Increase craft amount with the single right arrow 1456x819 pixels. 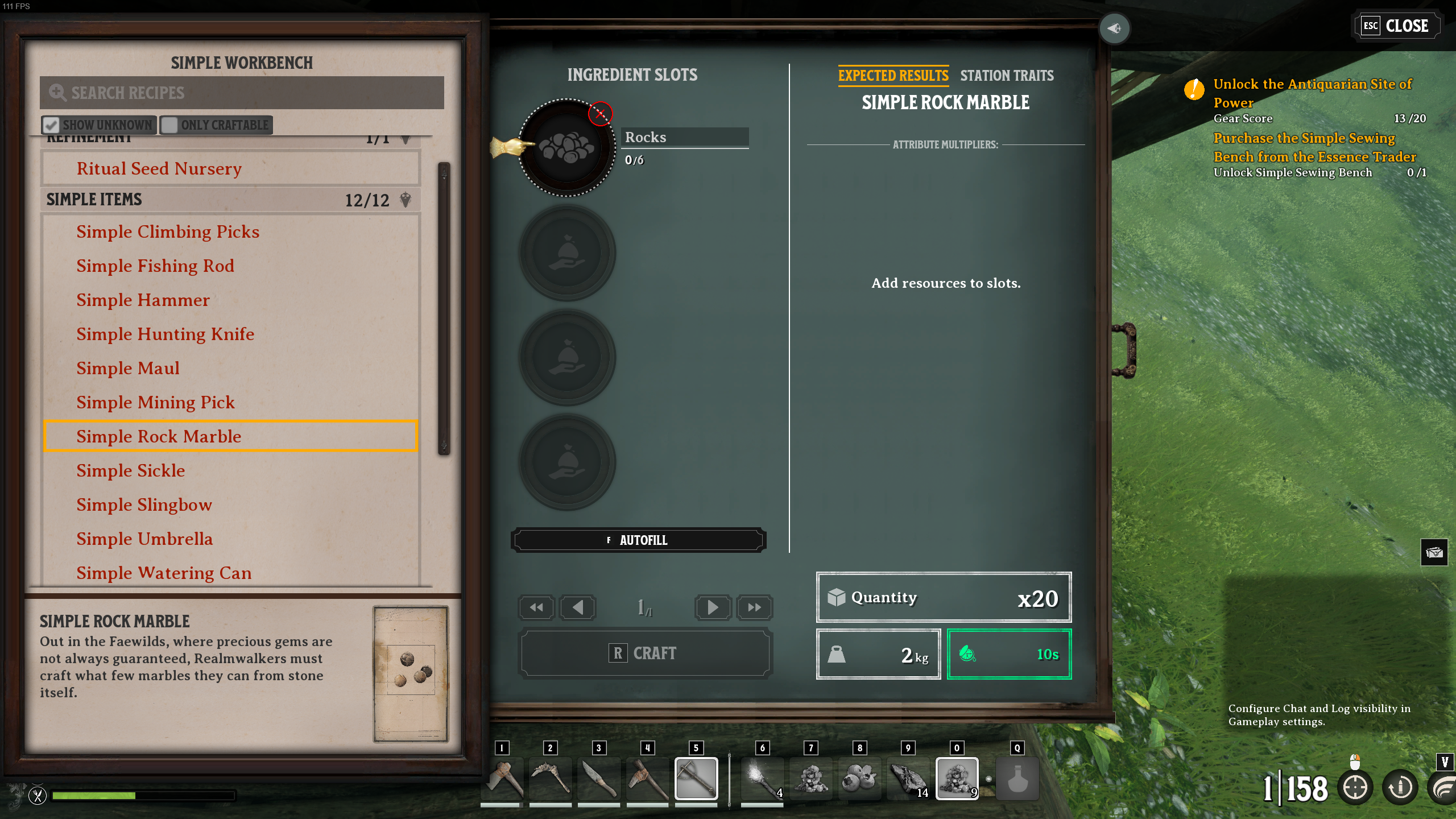tap(712, 607)
